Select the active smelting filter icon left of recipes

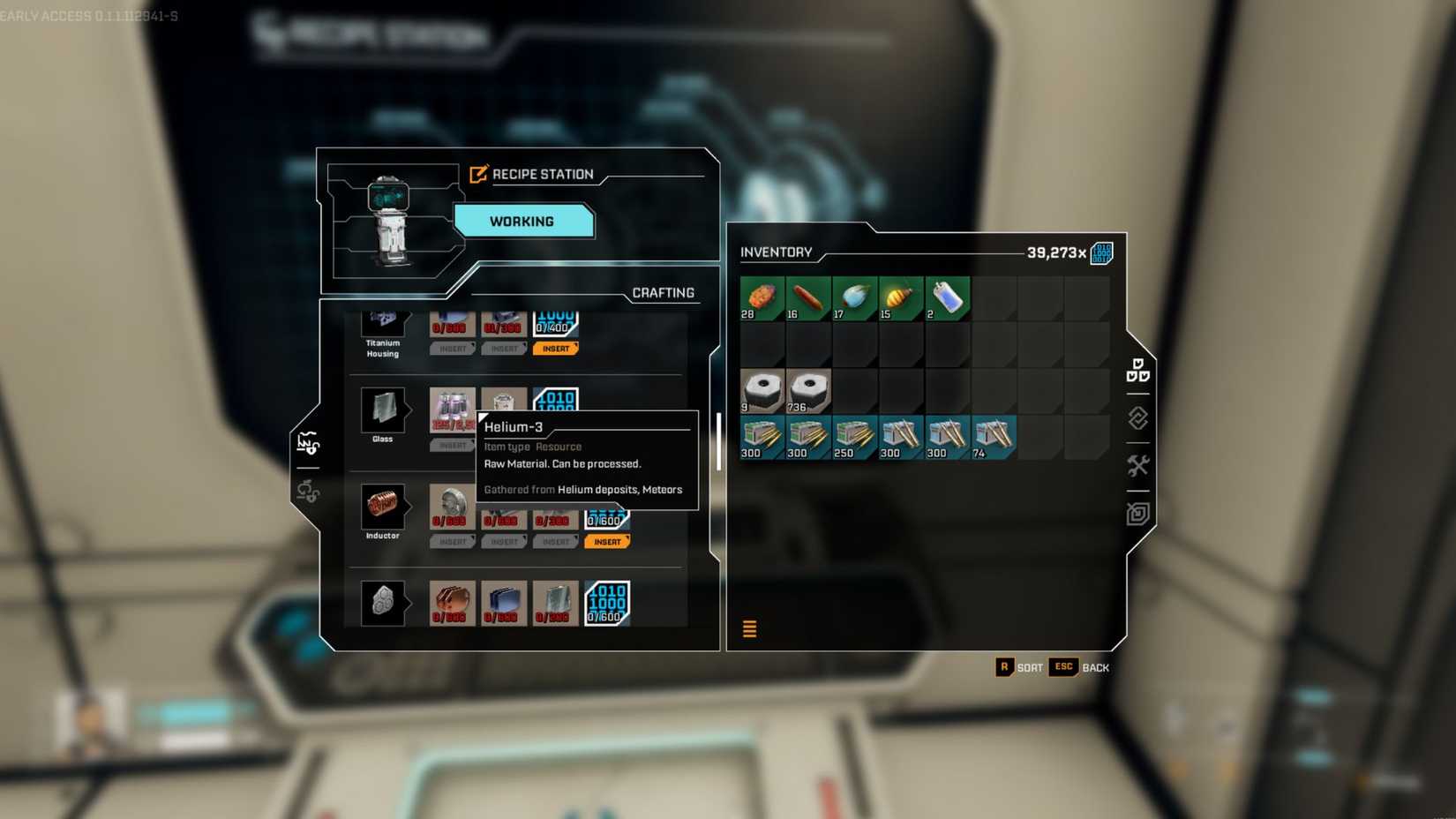tap(310, 441)
